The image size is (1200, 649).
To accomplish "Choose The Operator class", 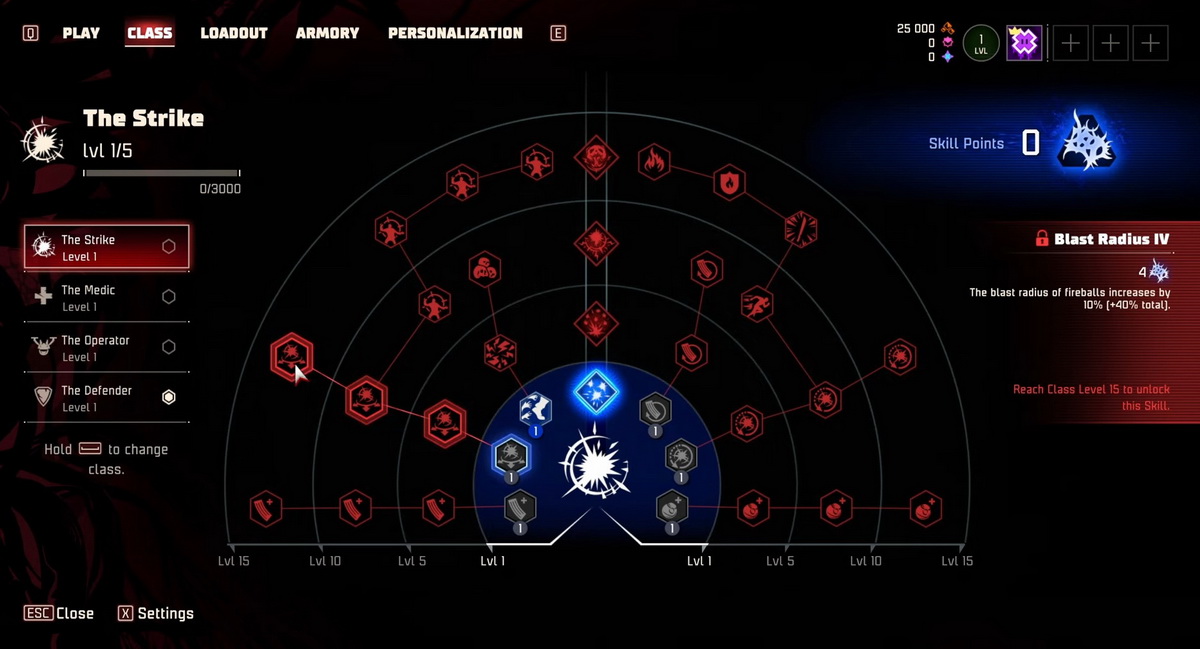I will (x=106, y=347).
